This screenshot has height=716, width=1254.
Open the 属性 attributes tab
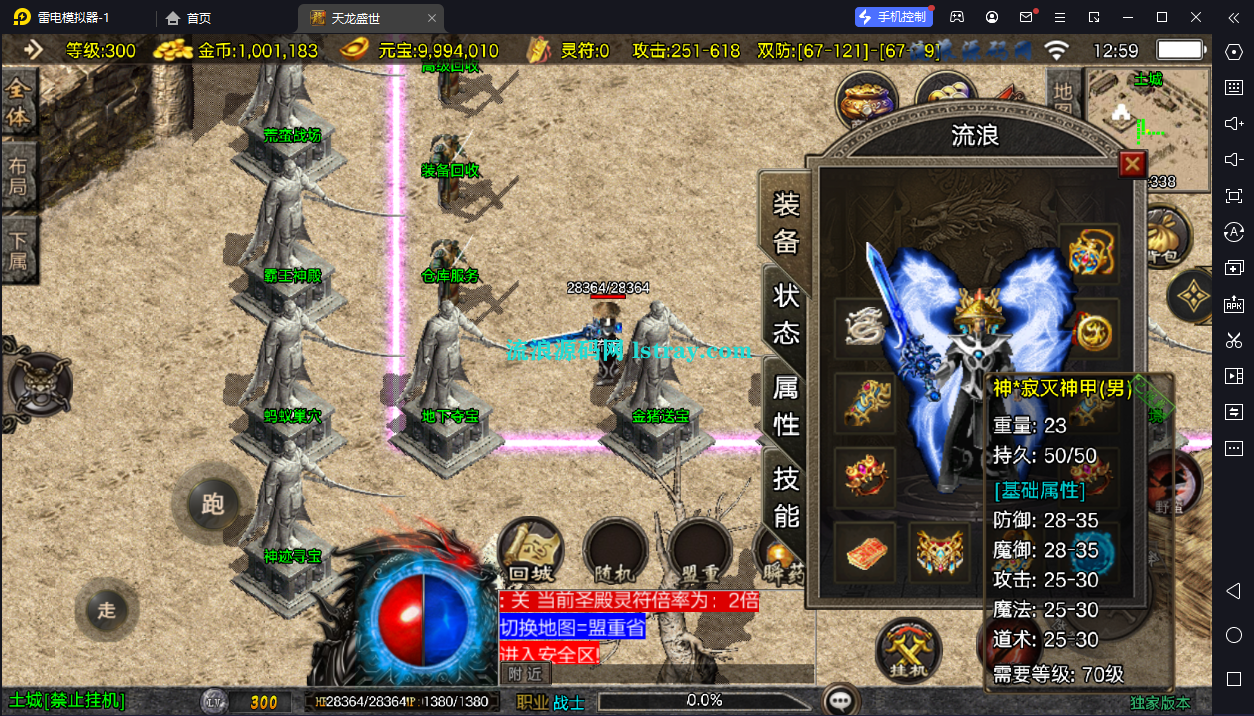point(786,405)
